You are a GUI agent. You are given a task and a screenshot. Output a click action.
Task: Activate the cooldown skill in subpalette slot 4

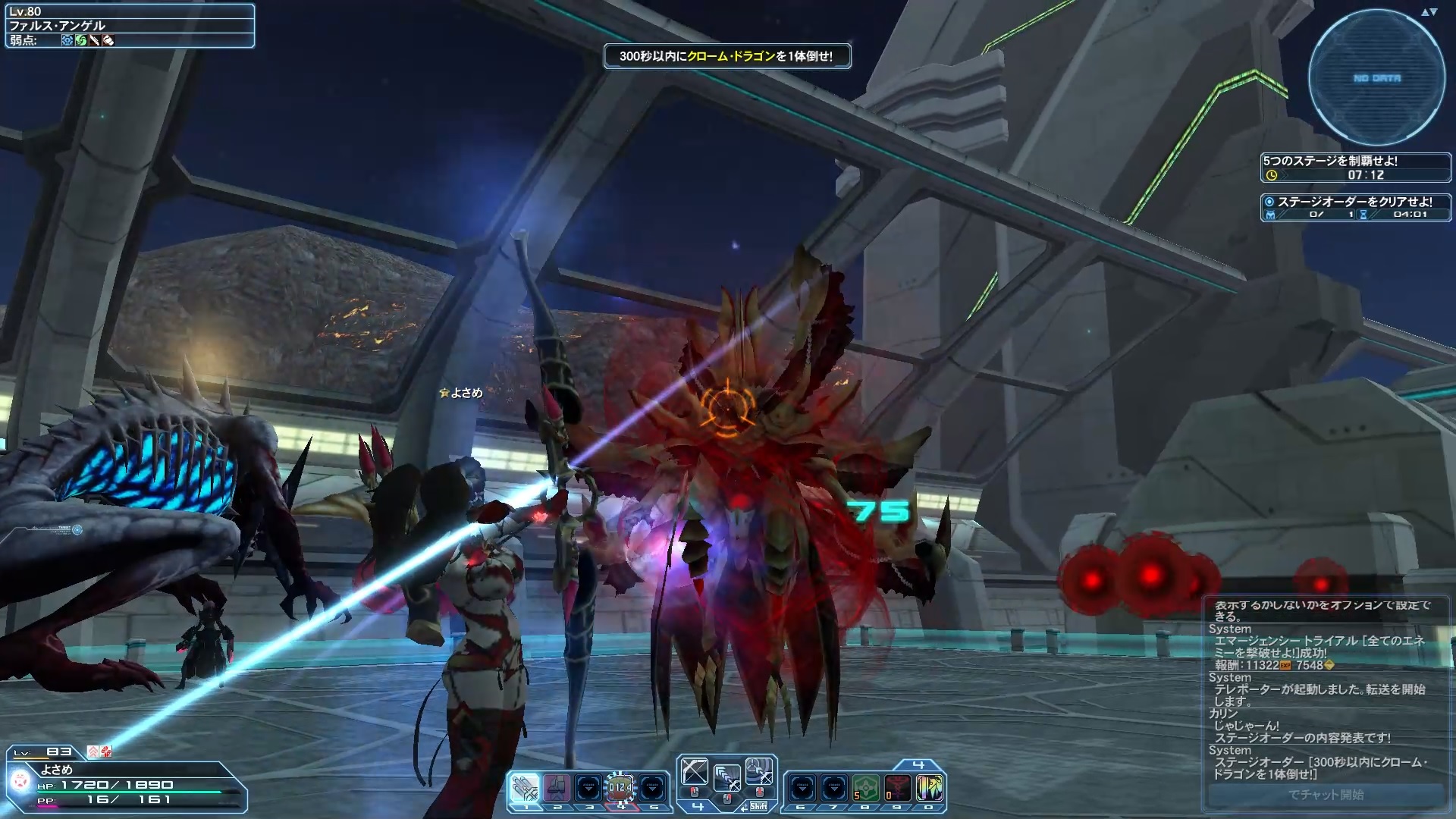[x=620, y=789]
